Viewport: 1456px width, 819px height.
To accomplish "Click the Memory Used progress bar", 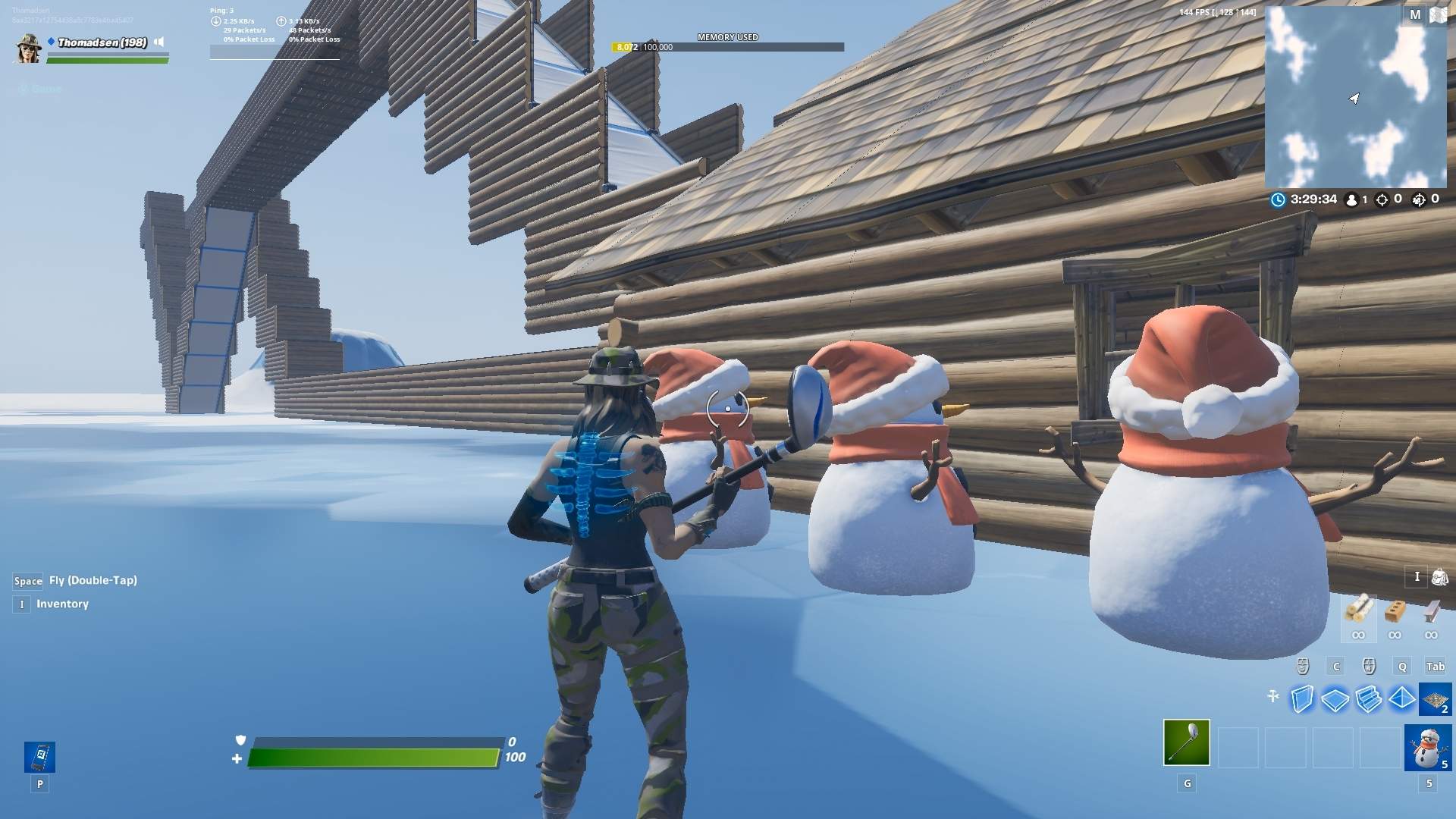I will coord(728,46).
